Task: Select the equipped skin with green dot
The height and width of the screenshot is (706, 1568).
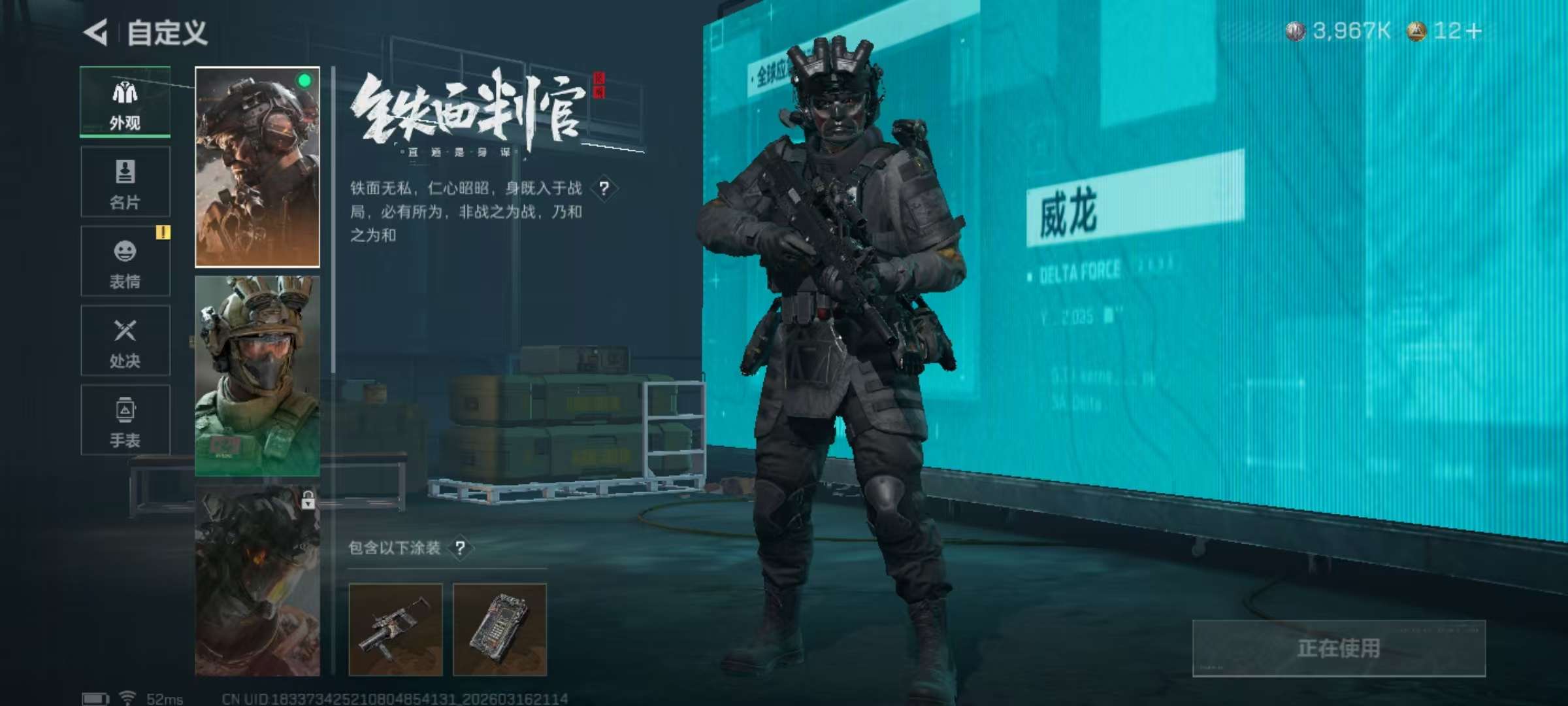Action: coord(257,167)
